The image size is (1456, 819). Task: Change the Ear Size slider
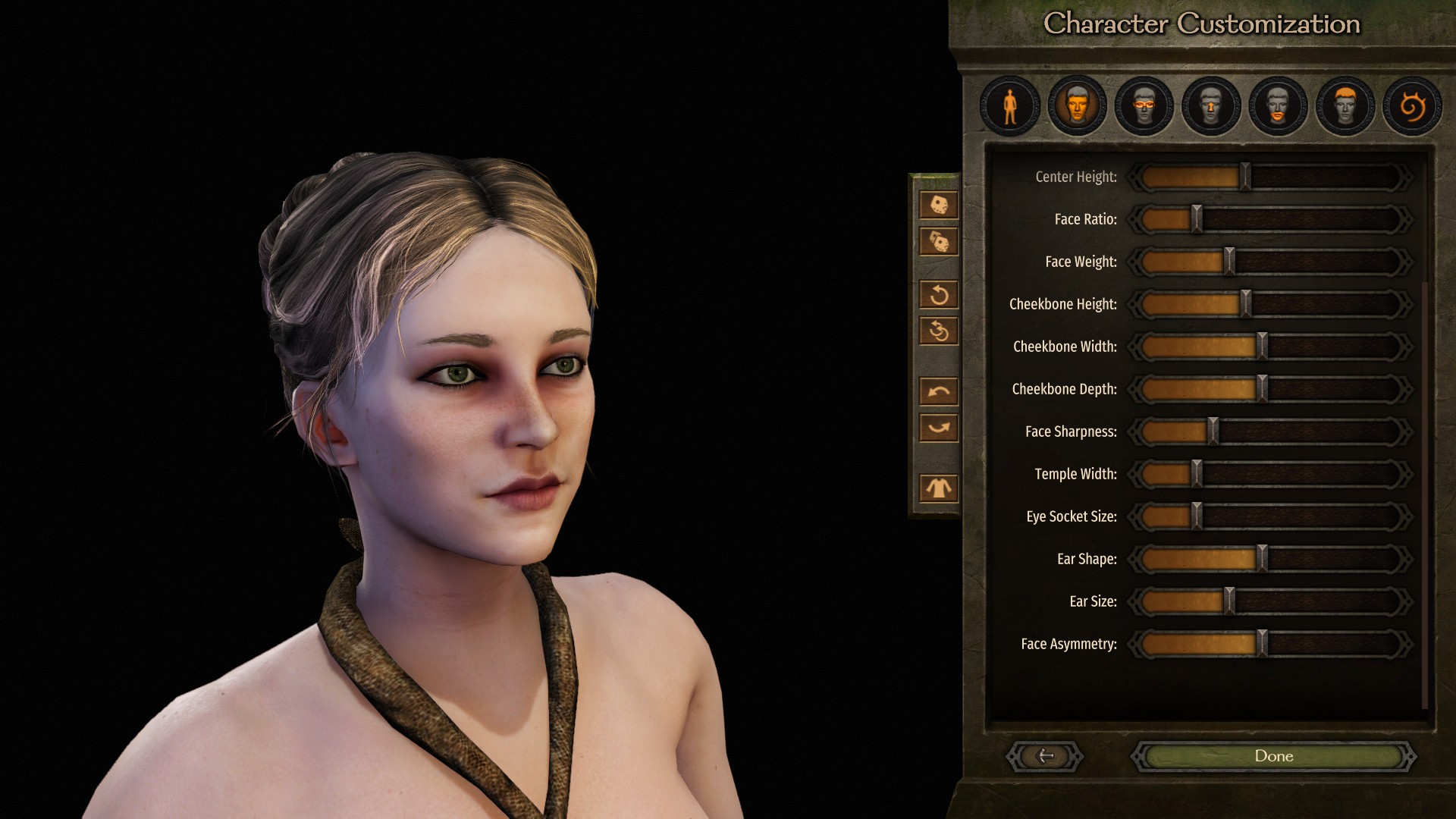click(x=1229, y=601)
